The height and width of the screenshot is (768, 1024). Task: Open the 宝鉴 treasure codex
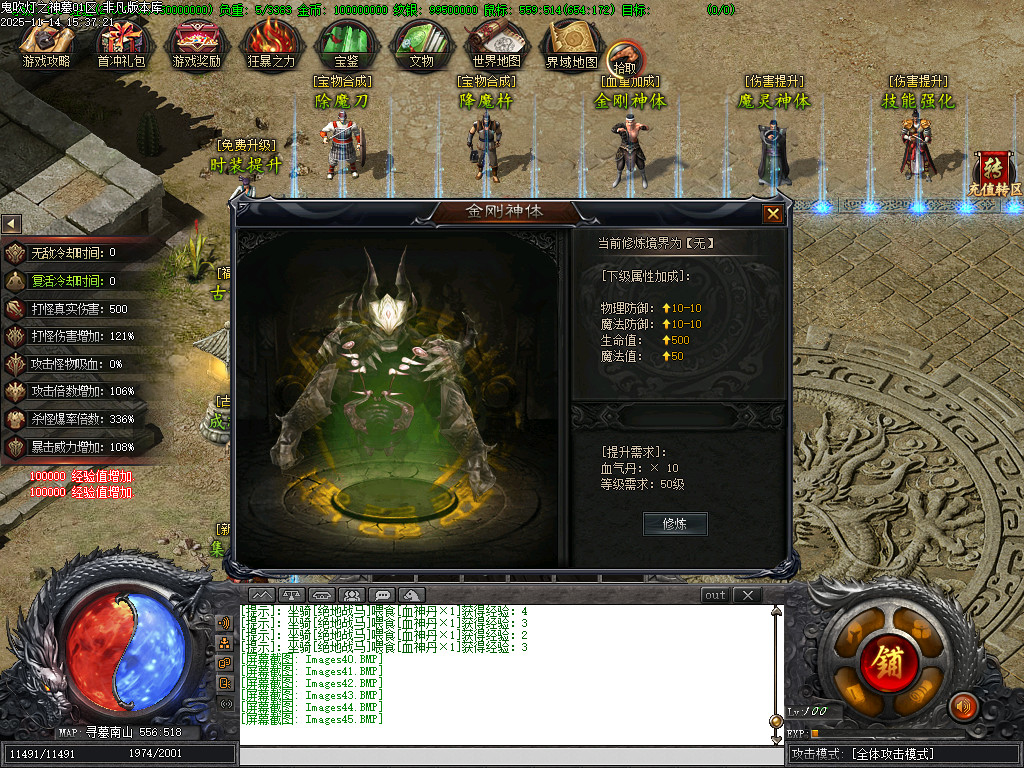coord(346,44)
